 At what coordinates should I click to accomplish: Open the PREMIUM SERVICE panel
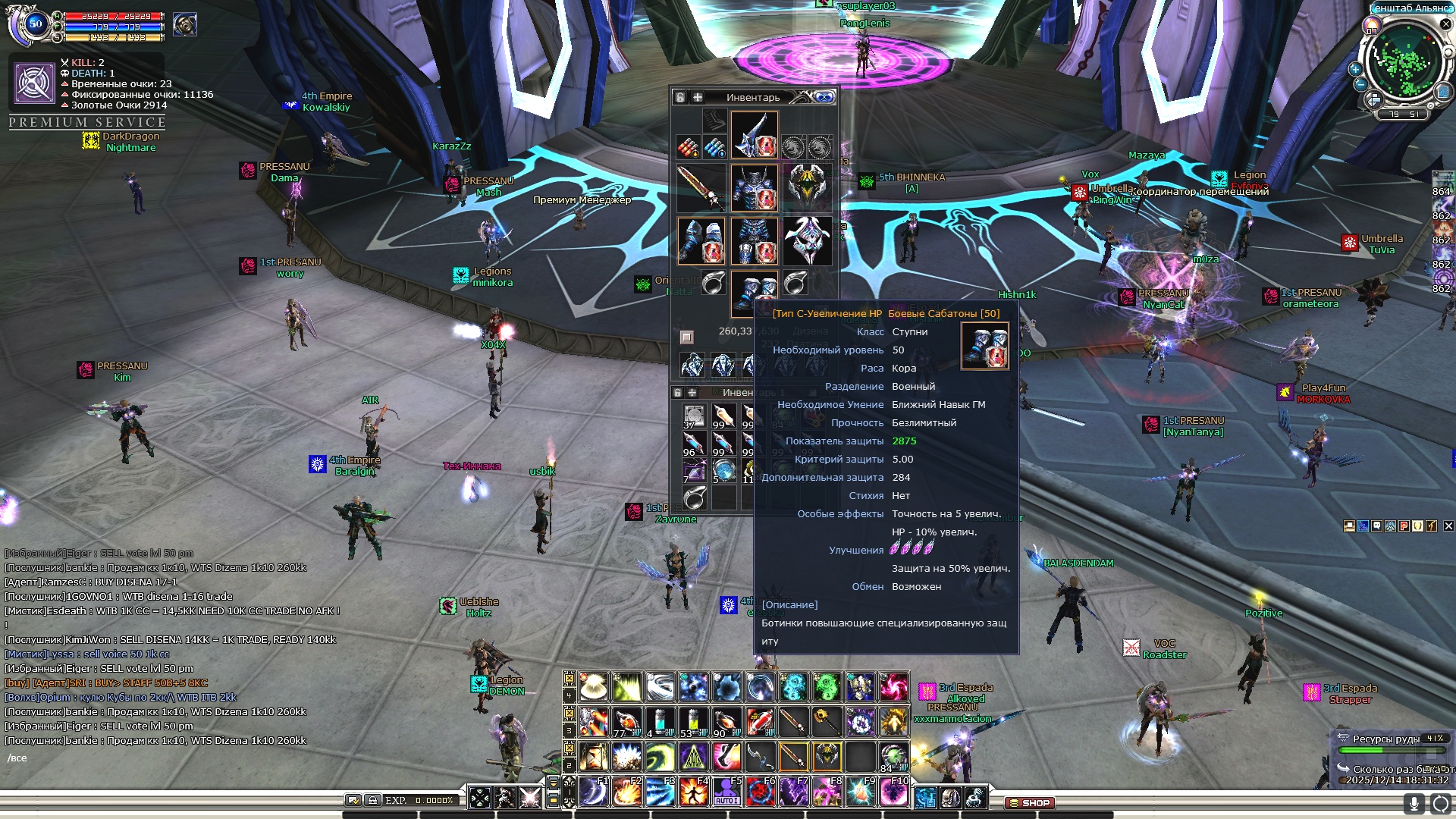tap(87, 122)
